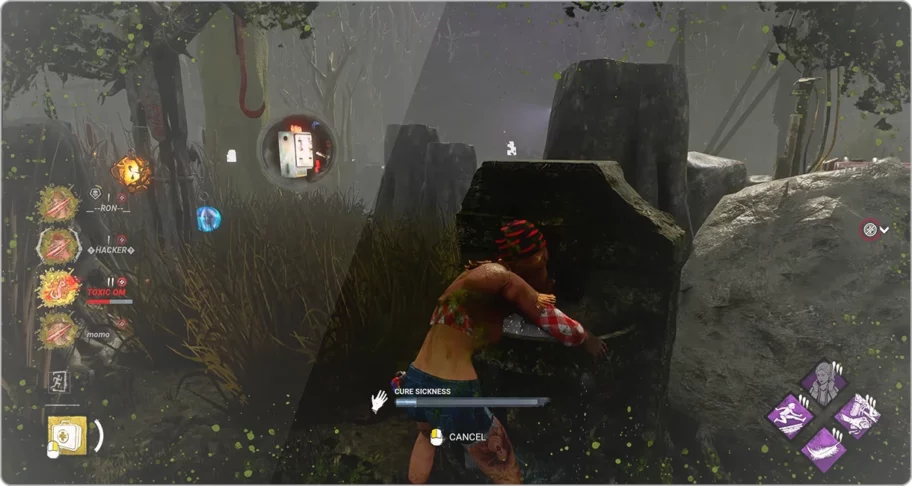Choose the TOXIC ON survivor portrait
This screenshot has width=912, height=486.
point(58,288)
